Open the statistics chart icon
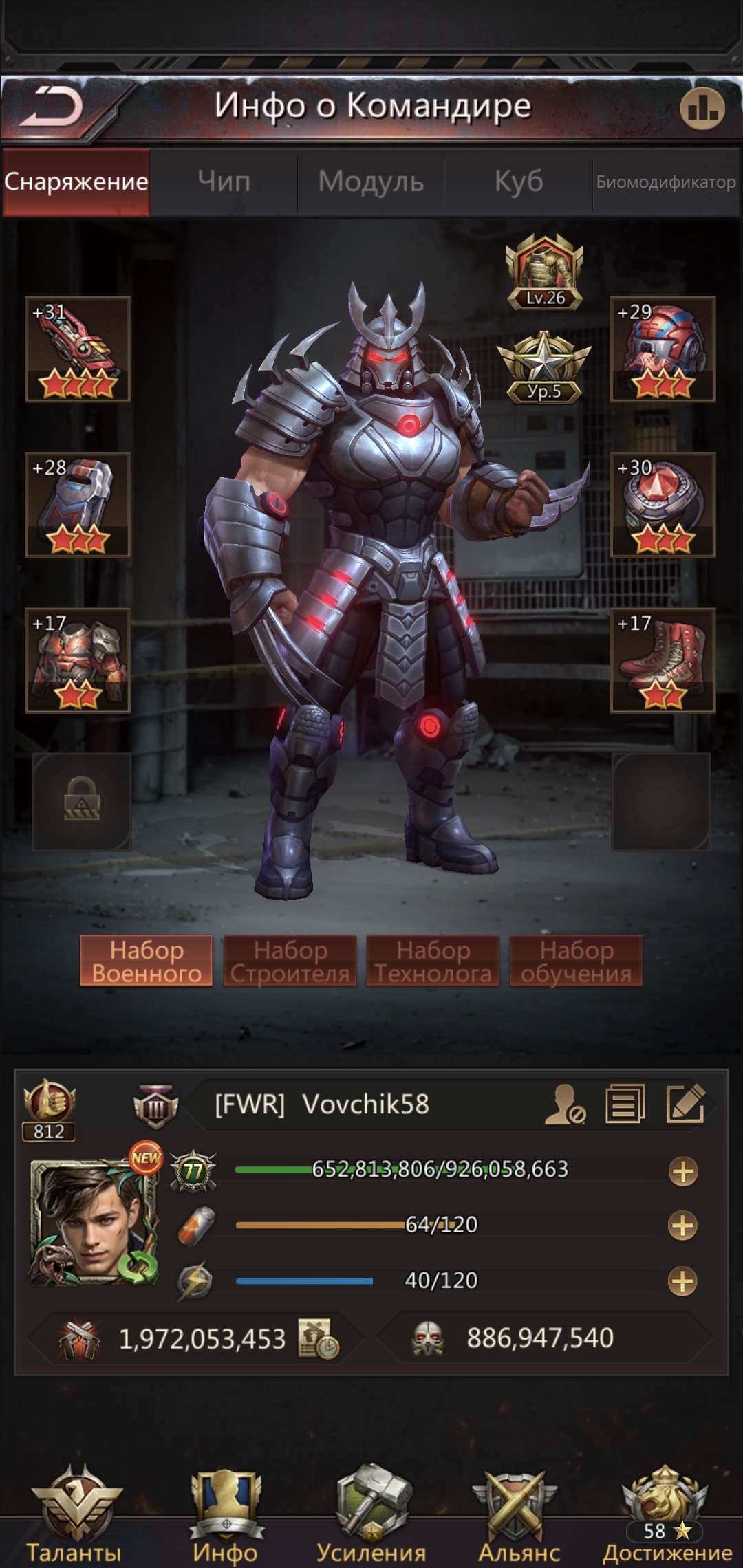The image size is (743, 1568). [702, 108]
